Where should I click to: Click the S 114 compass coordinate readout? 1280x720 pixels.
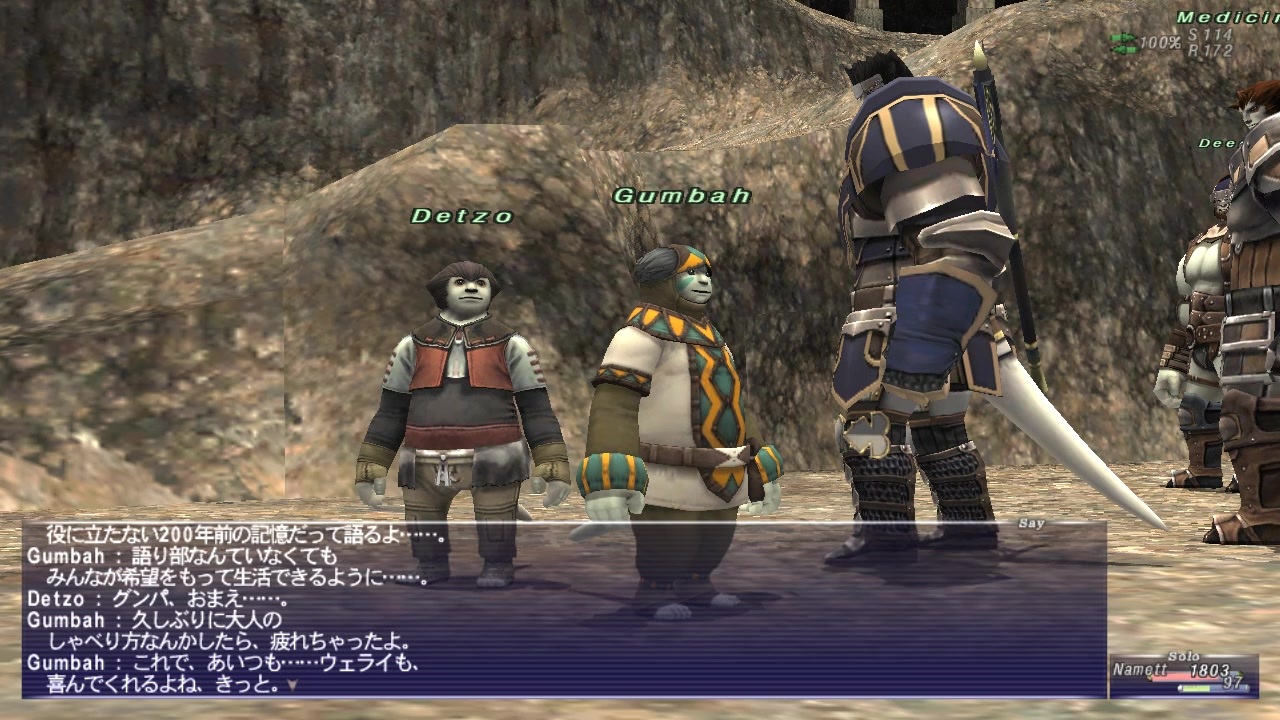pyautogui.click(x=1210, y=35)
